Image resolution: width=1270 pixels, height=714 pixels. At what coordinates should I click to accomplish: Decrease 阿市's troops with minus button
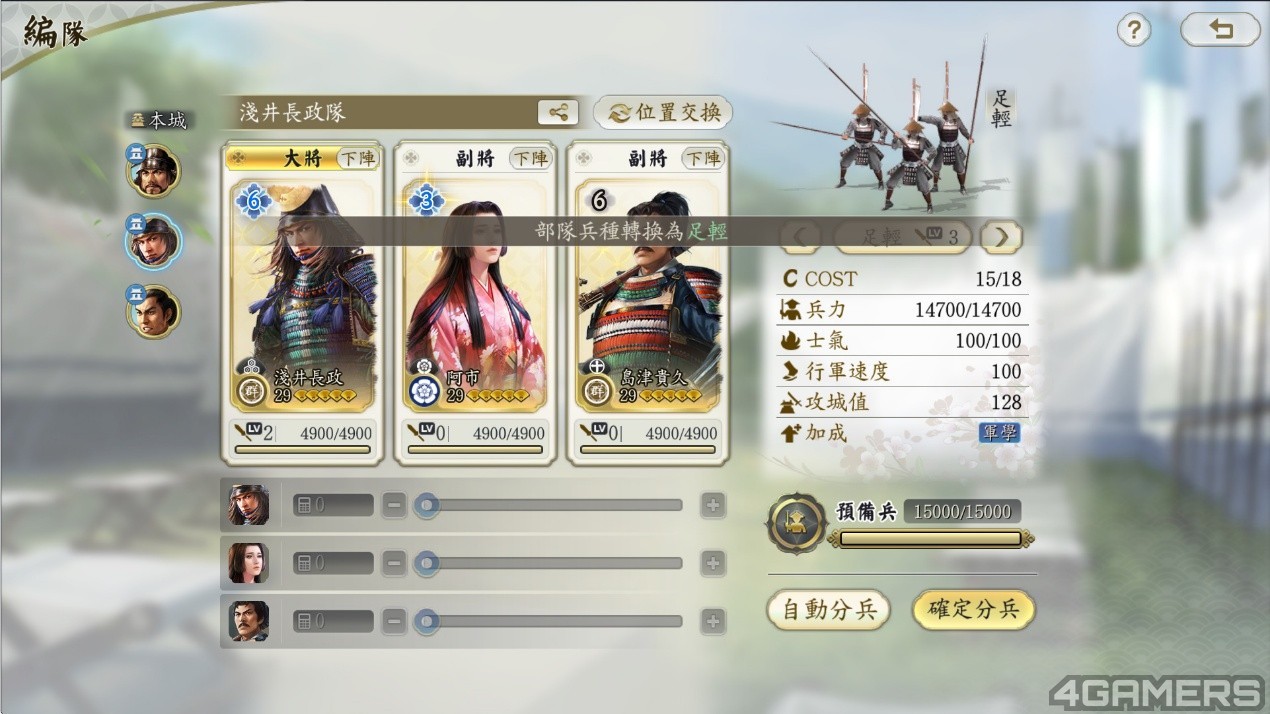coord(395,563)
